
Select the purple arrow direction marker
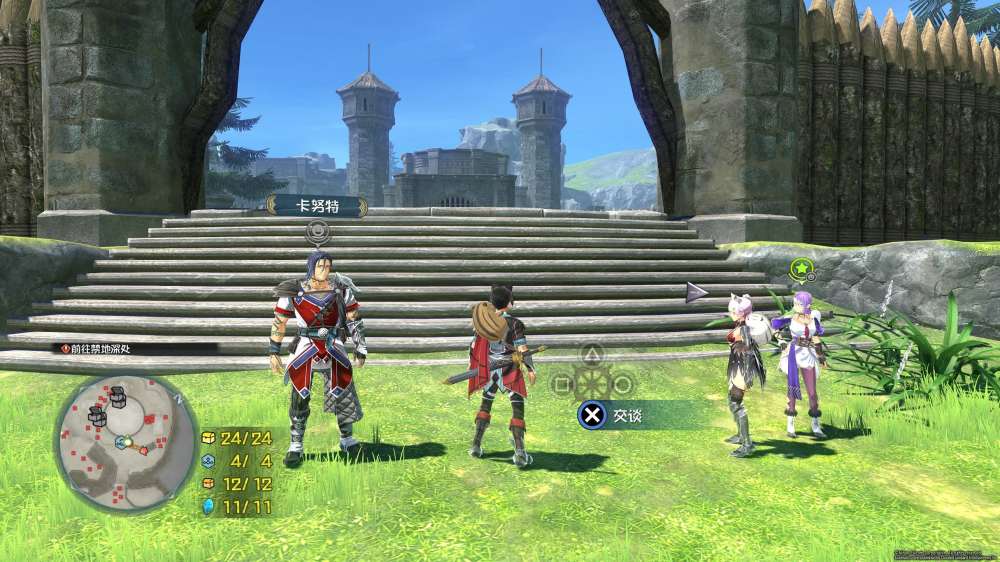click(x=696, y=292)
